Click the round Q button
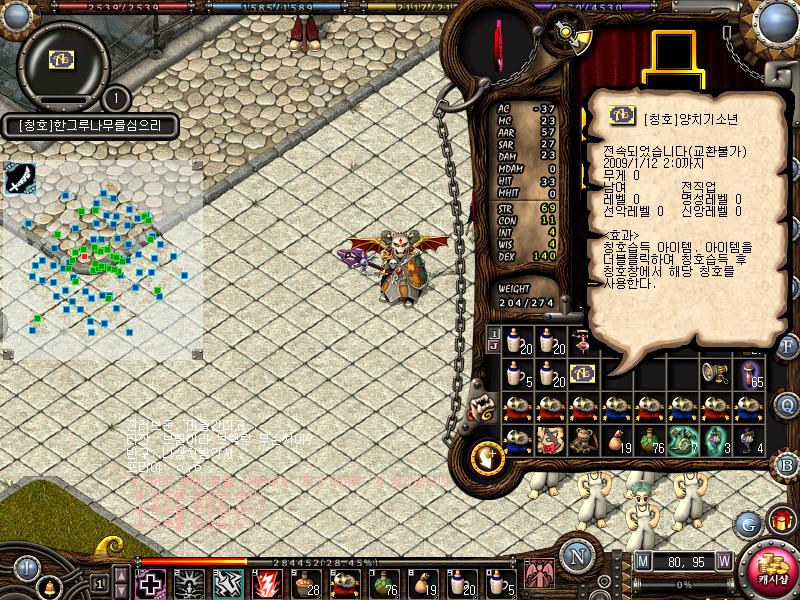 (787, 405)
